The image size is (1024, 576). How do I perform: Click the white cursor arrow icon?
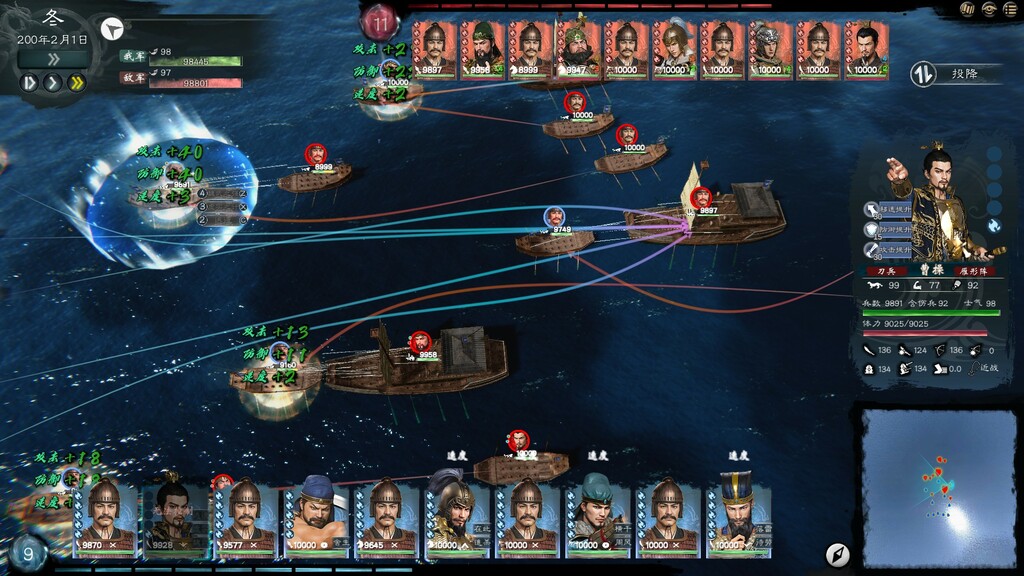(x=114, y=28)
